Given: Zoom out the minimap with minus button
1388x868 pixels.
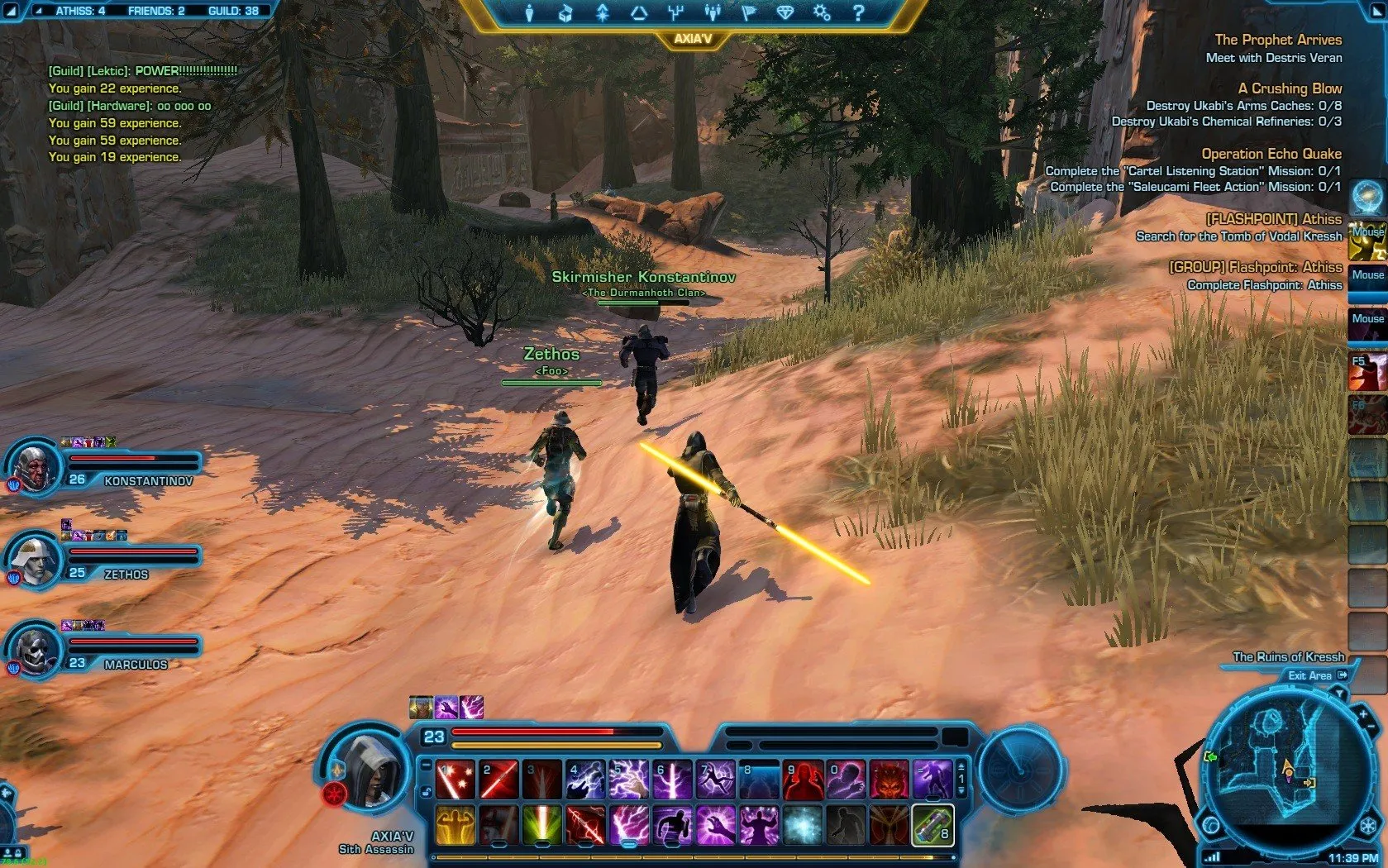Looking at the screenshot, I should coord(1371,727).
